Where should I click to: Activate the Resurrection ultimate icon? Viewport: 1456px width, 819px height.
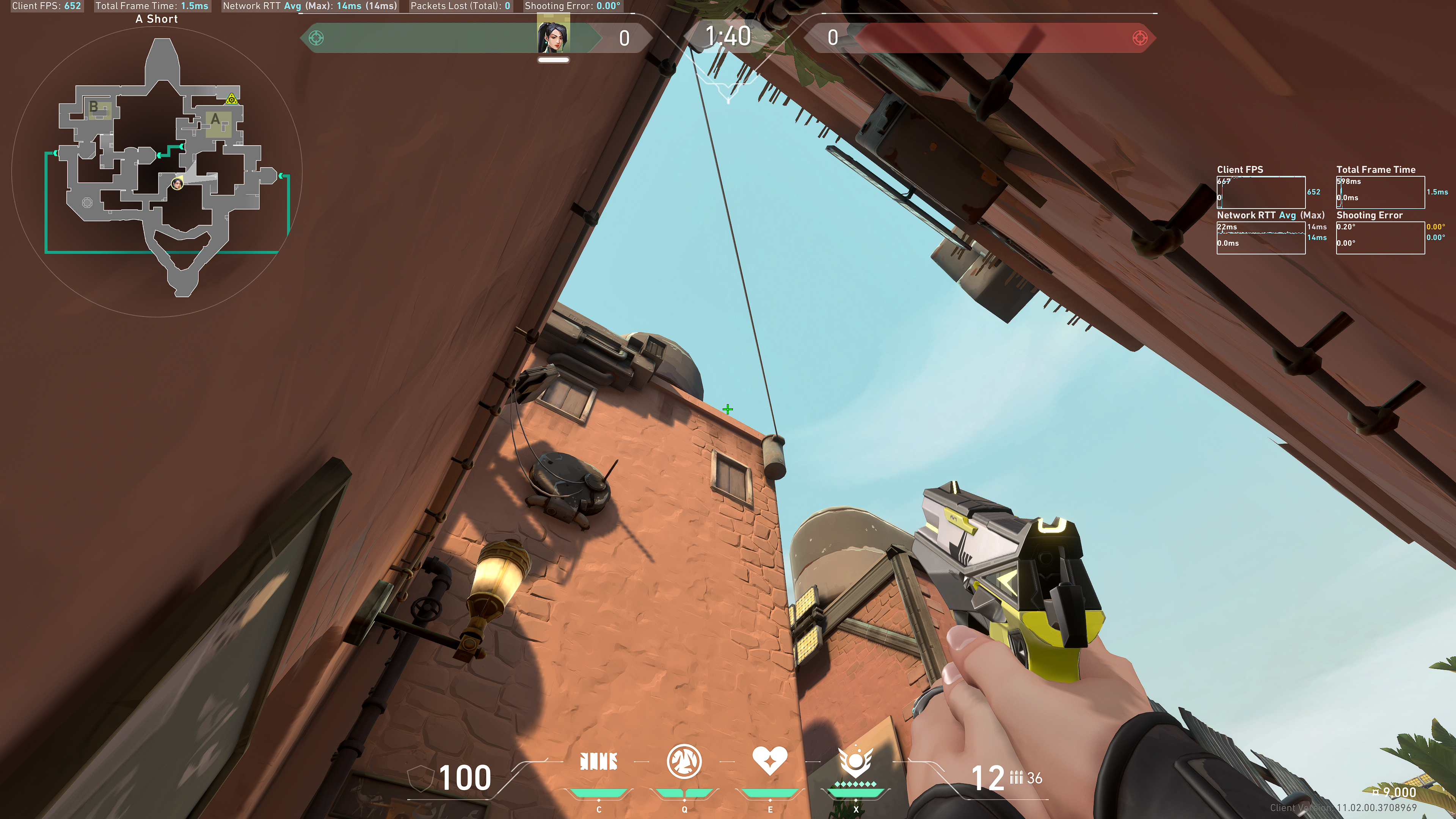click(856, 761)
